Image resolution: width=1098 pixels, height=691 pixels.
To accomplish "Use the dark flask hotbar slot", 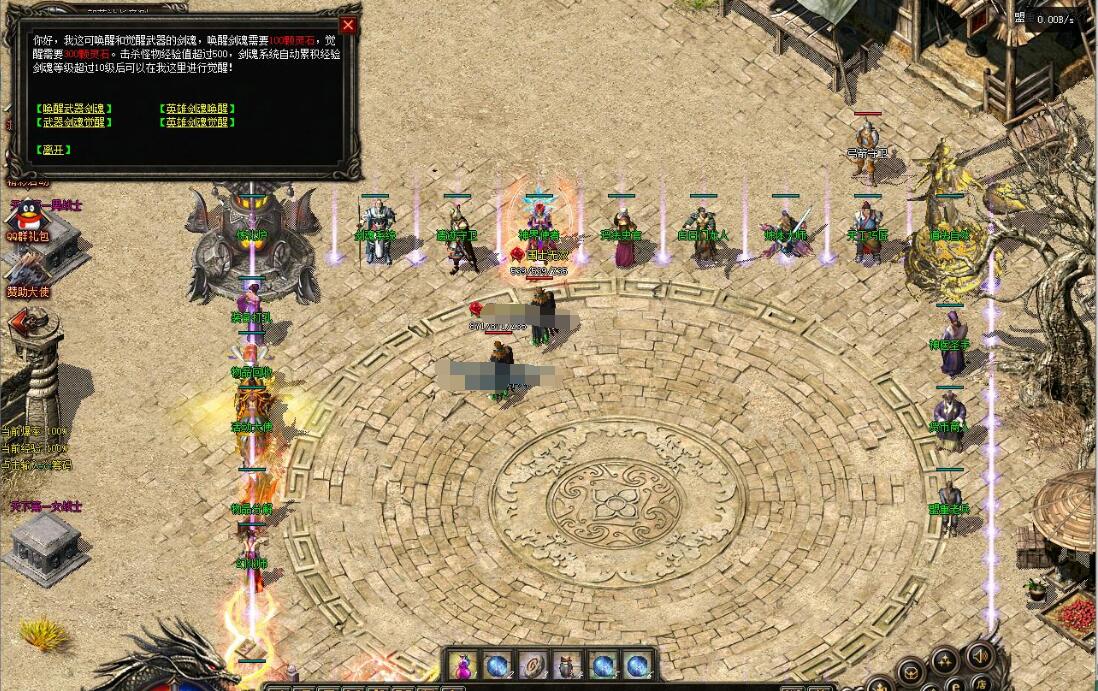I will 567,666.
